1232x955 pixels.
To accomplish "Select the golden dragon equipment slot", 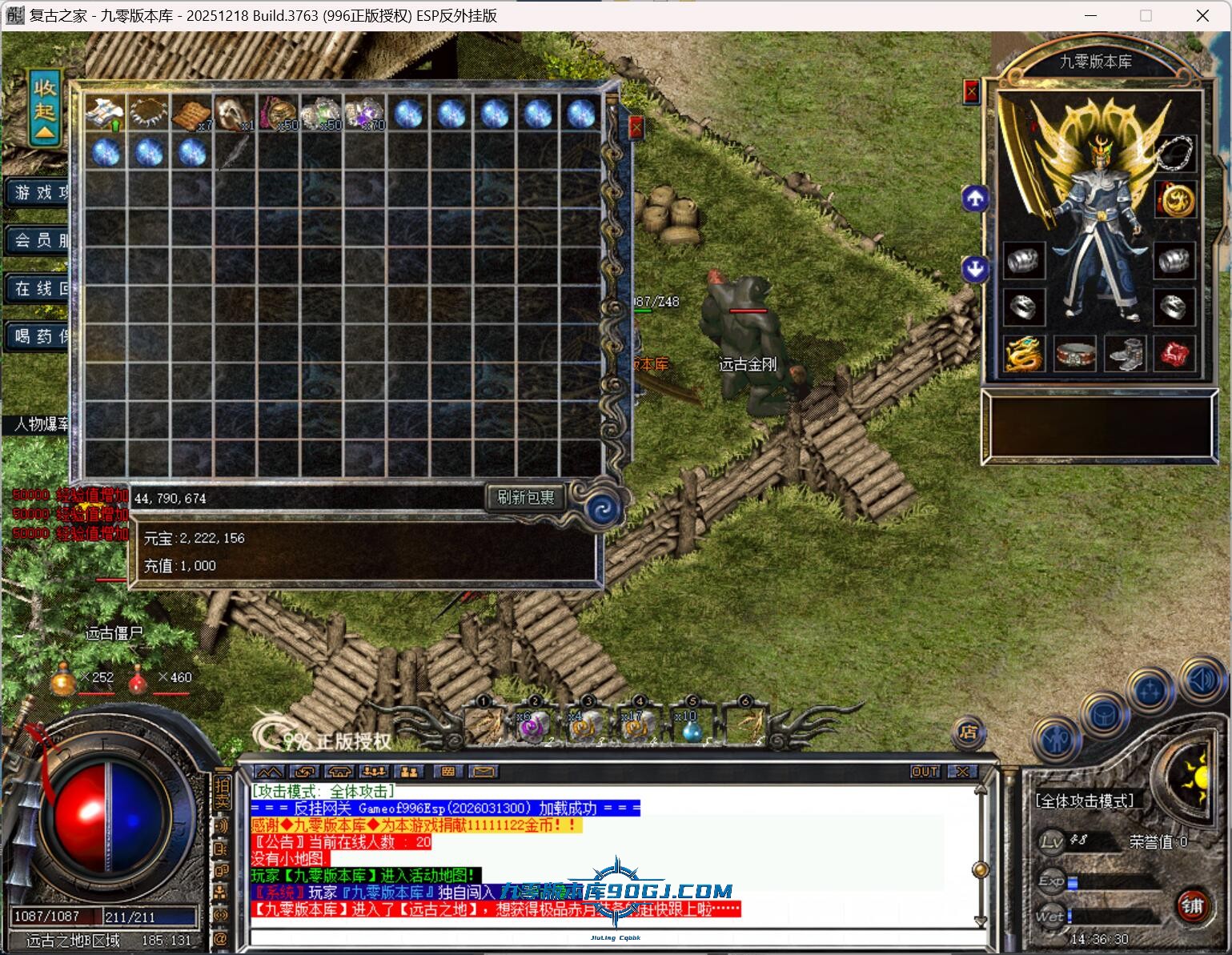I will tap(1024, 354).
